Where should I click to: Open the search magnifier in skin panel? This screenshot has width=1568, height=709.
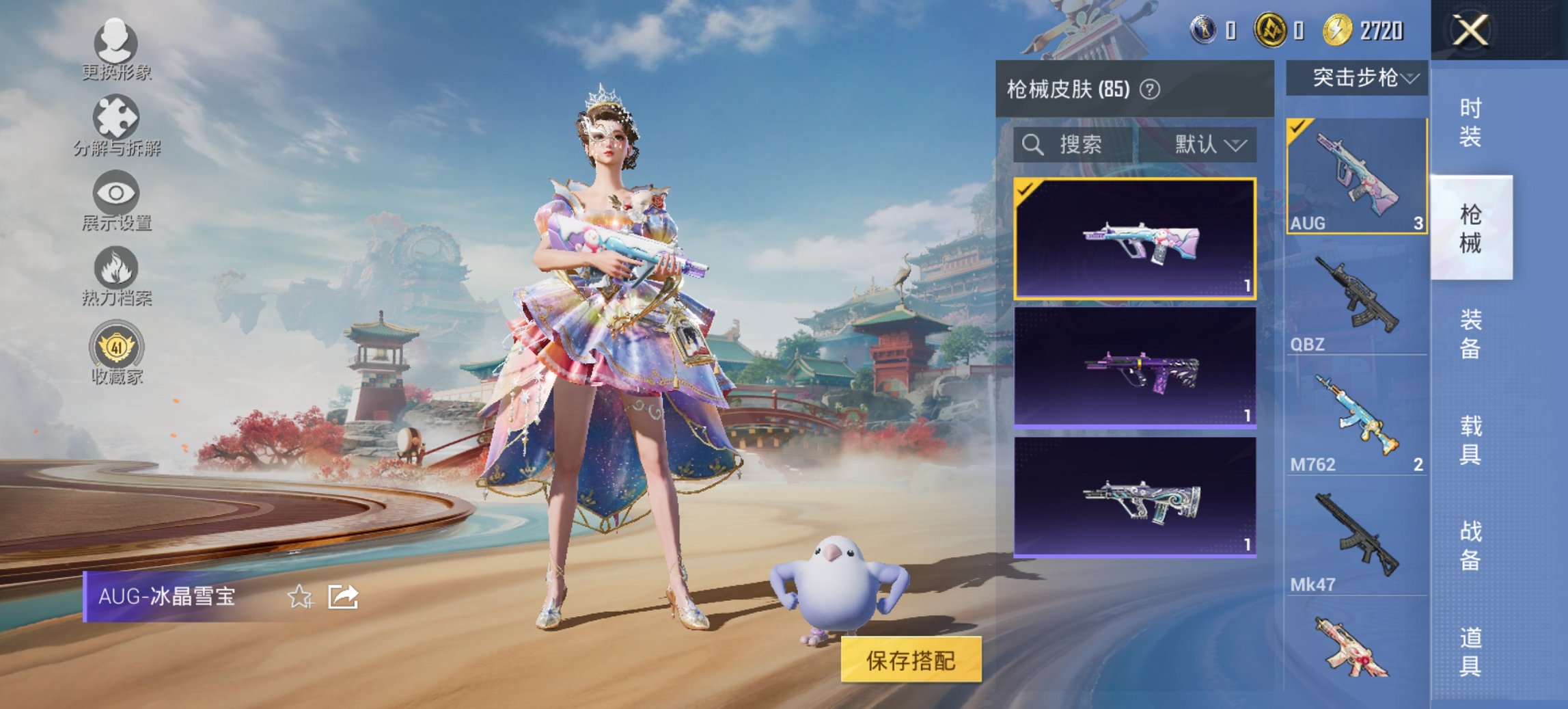(x=1034, y=146)
